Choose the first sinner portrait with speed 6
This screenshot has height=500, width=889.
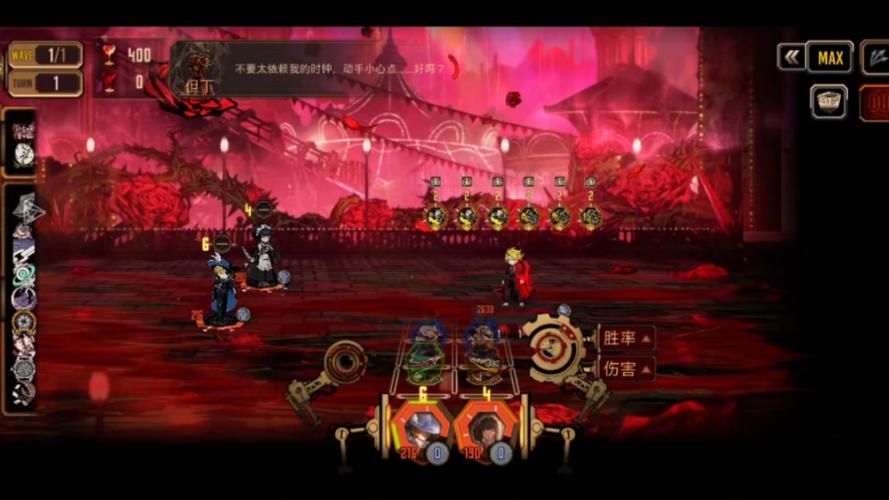pyautogui.click(x=422, y=427)
